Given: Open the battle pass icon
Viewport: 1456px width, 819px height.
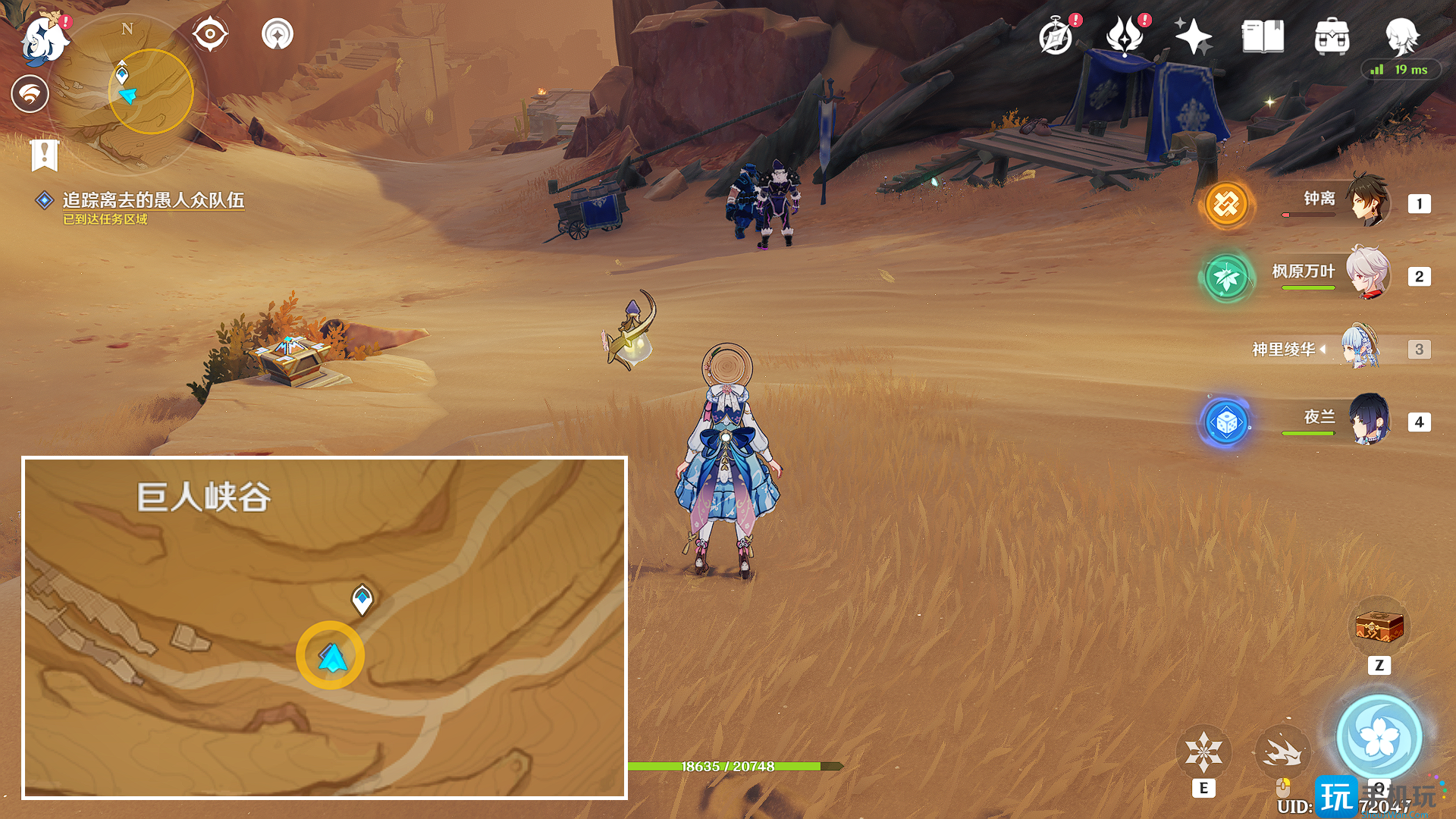Looking at the screenshot, I should (1125, 36).
